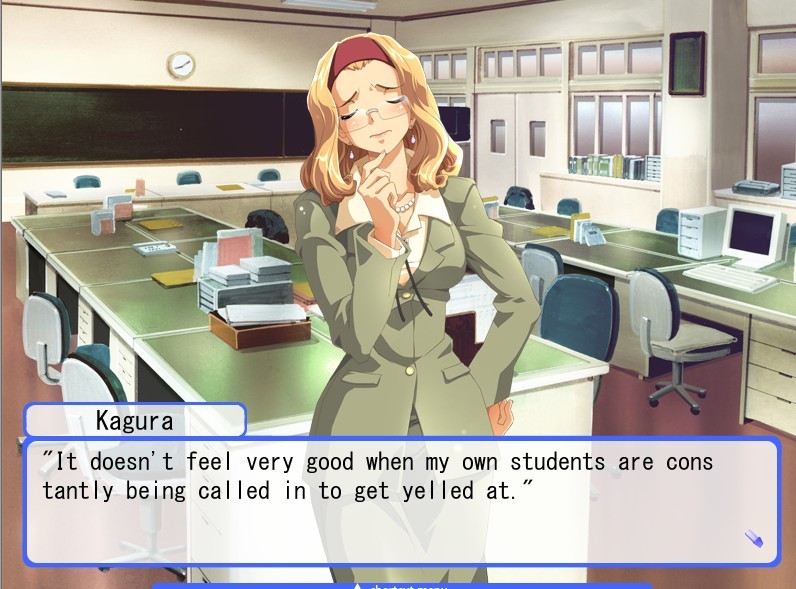
Task: Click the blue advance-text cursor icon
Action: [x=754, y=539]
